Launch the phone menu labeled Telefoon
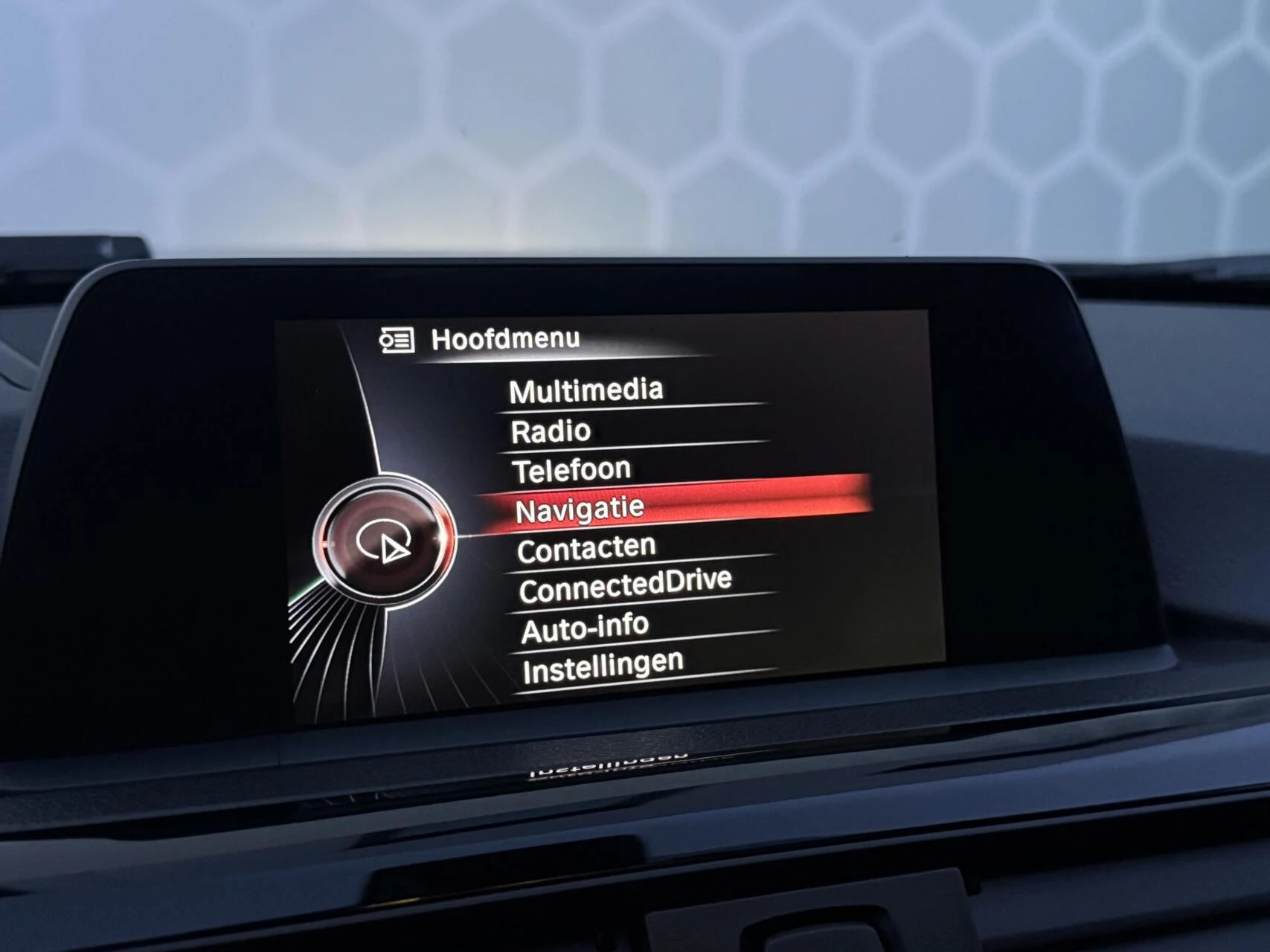 [x=571, y=469]
